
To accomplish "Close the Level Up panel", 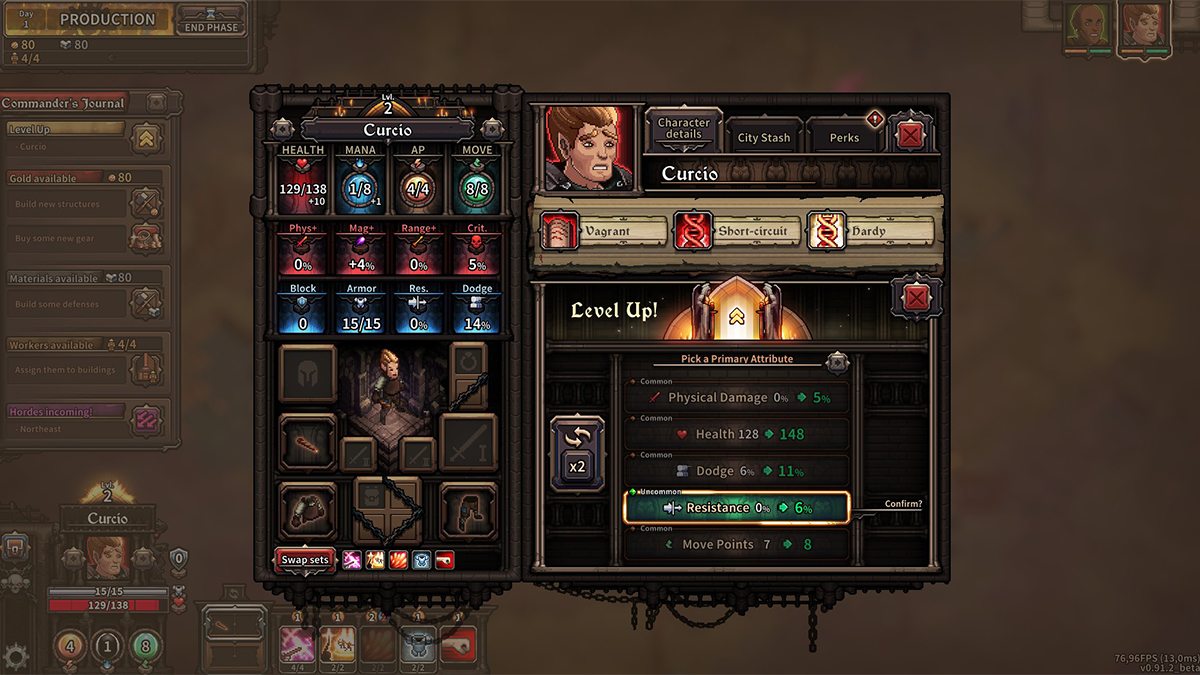I will point(915,298).
